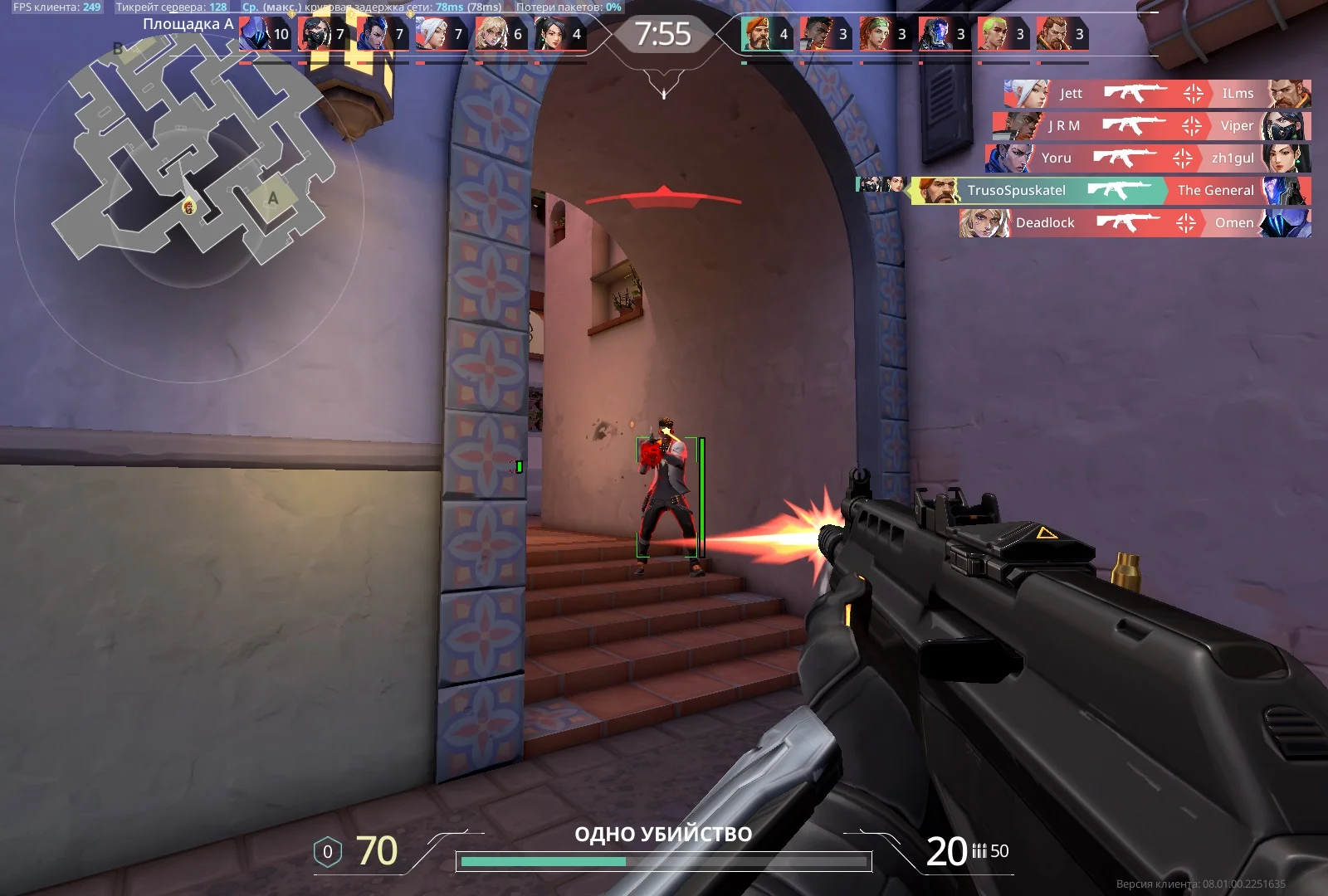The height and width of the screenshot is (896, 1328).
Task: Select Jett's portrait in the top scoreboard
Action: 431,34
